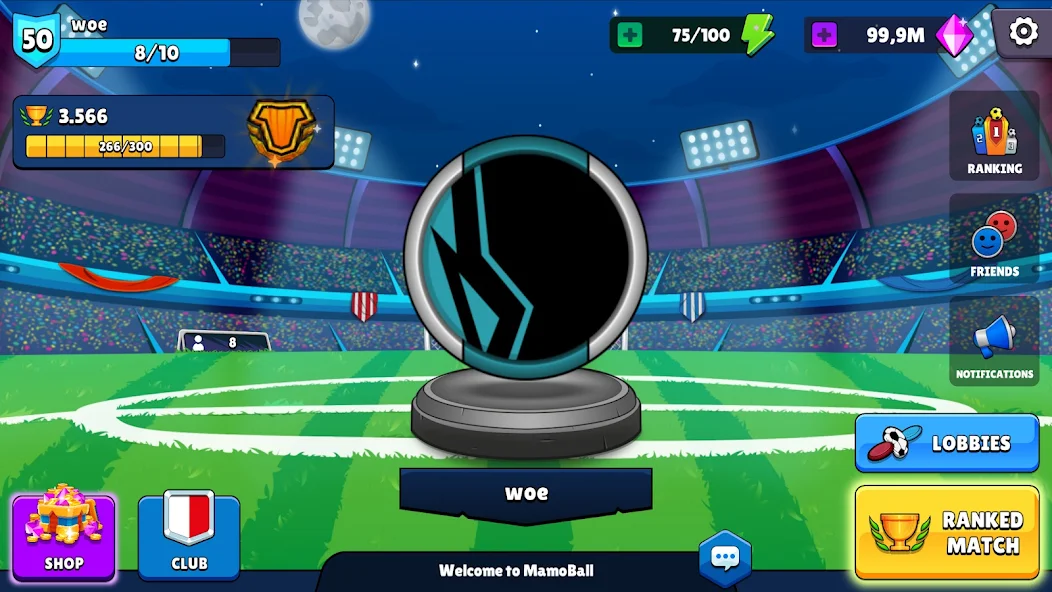
Task: Open the Shop
Action: tap(63, 537)
